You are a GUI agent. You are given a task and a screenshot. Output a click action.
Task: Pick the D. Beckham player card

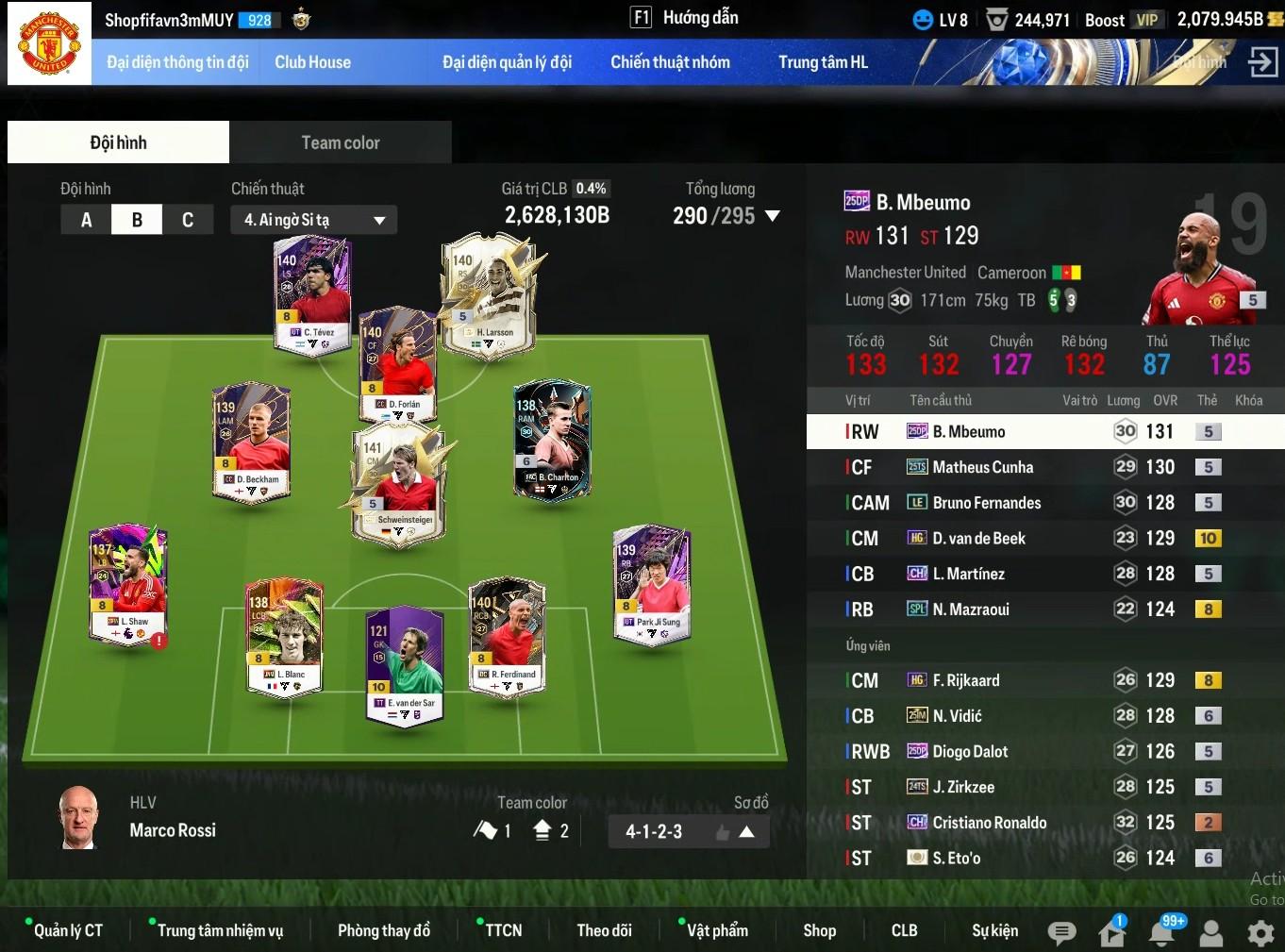(x=251, y=440)
